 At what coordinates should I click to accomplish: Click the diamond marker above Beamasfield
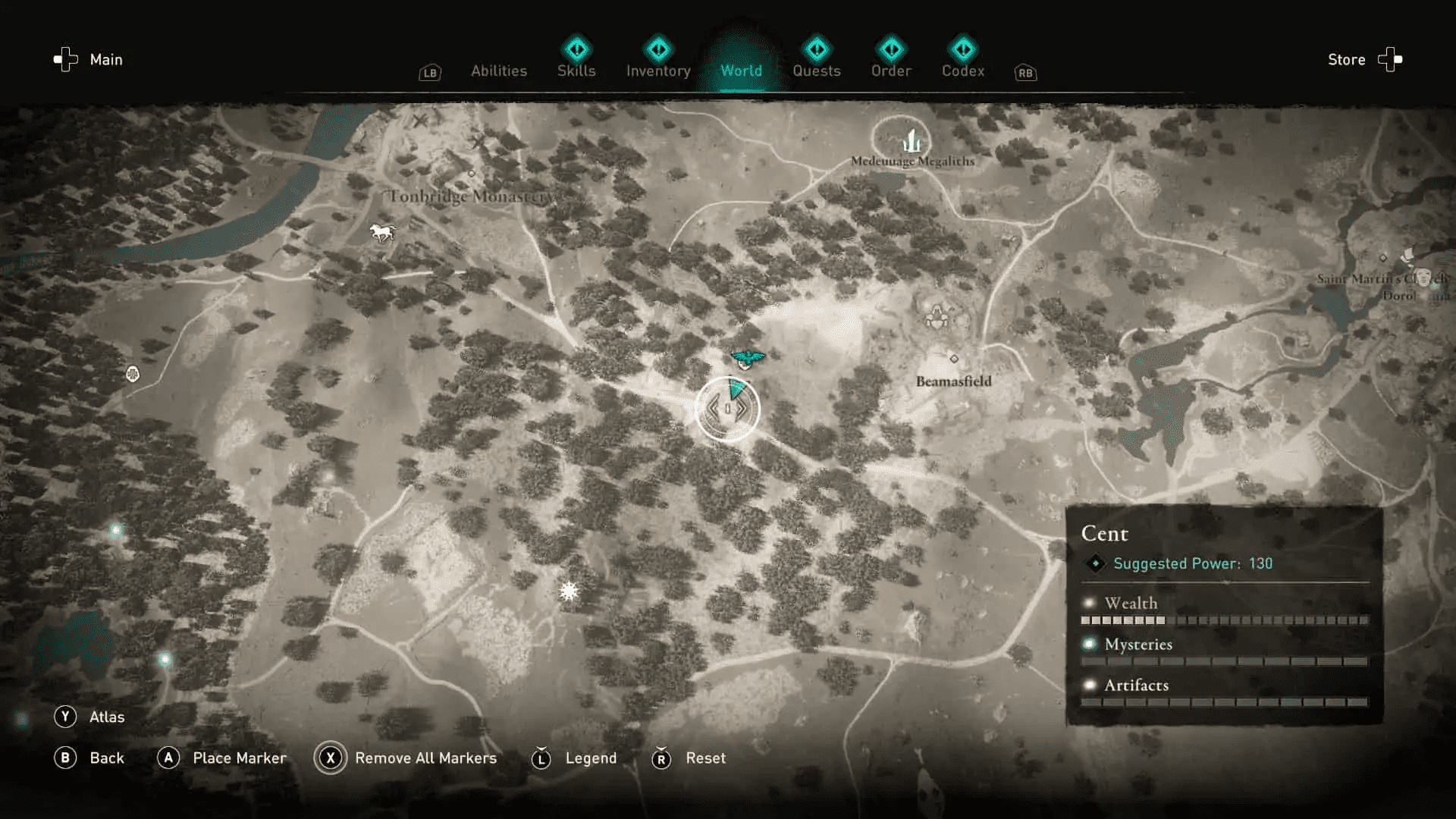tap(953, 358)
